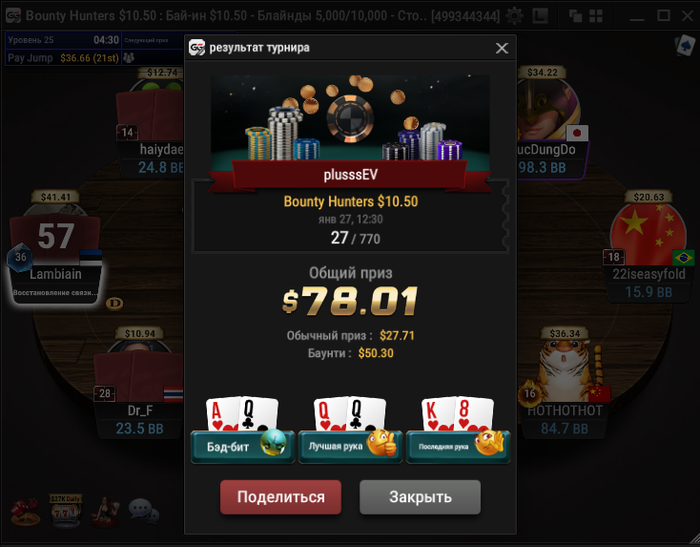This screenshot has height=547, width=700.
Task: Open the live dealer casino icon
Action: click(104, 511)
